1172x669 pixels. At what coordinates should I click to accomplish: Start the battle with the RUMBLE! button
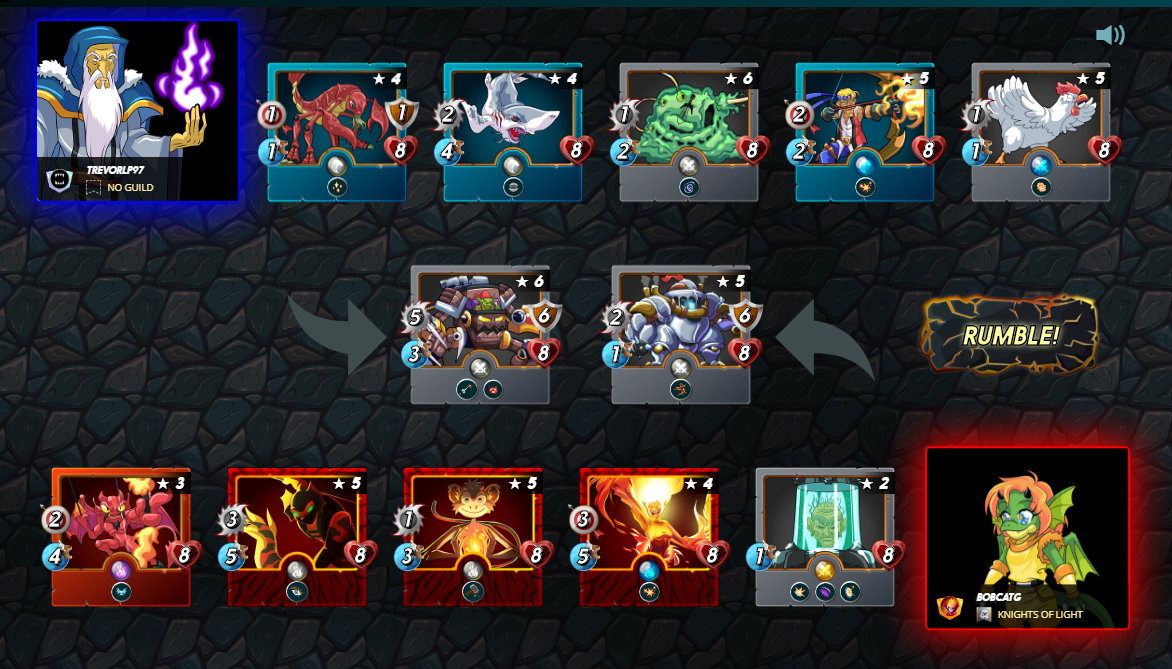coord(1009,335)
